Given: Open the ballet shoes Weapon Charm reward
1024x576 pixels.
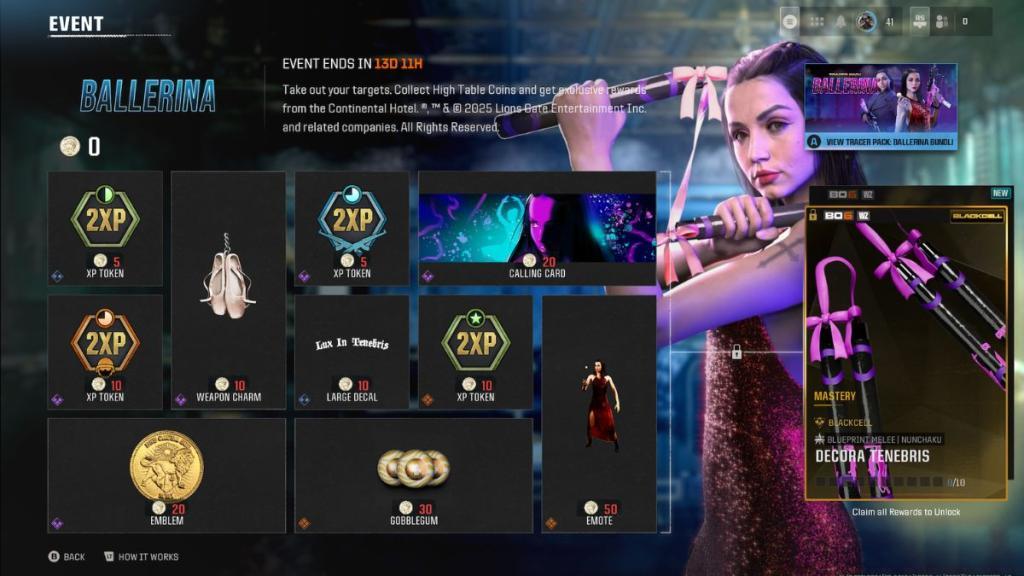Looking at the screenshot, I should [228, 290].
